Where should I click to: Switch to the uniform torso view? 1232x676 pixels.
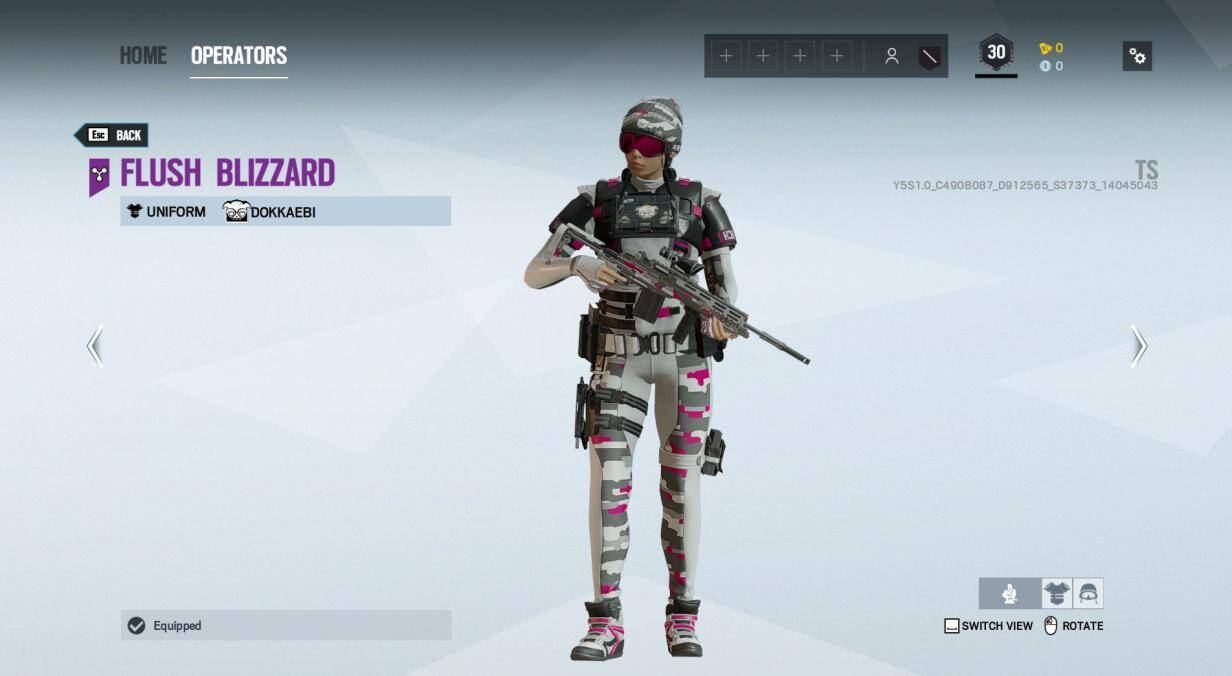(x=1056, y=594)
